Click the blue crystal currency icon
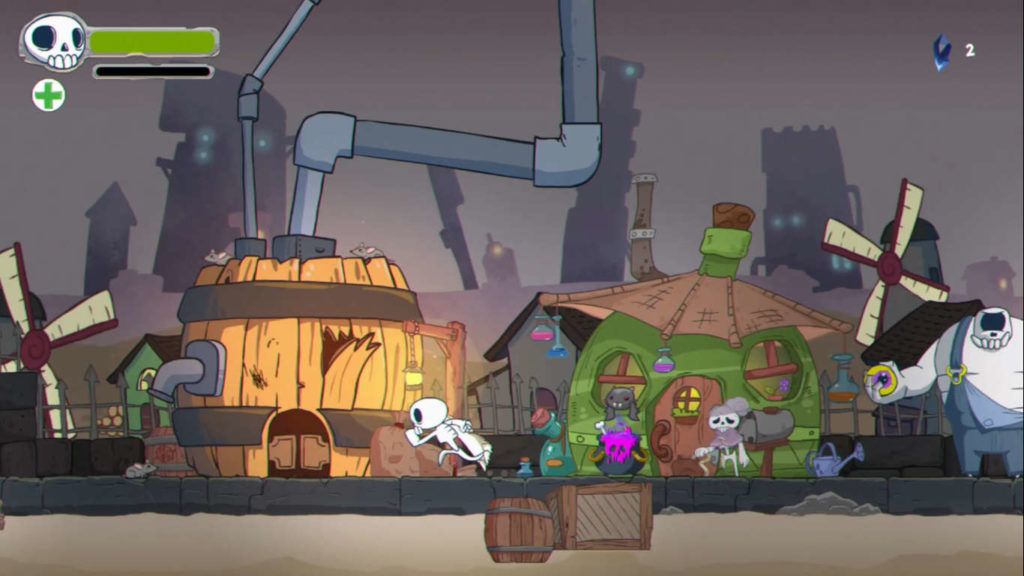Image resolution: width=1024 pixels, height=576 pixels. click(x=942, y=51)
